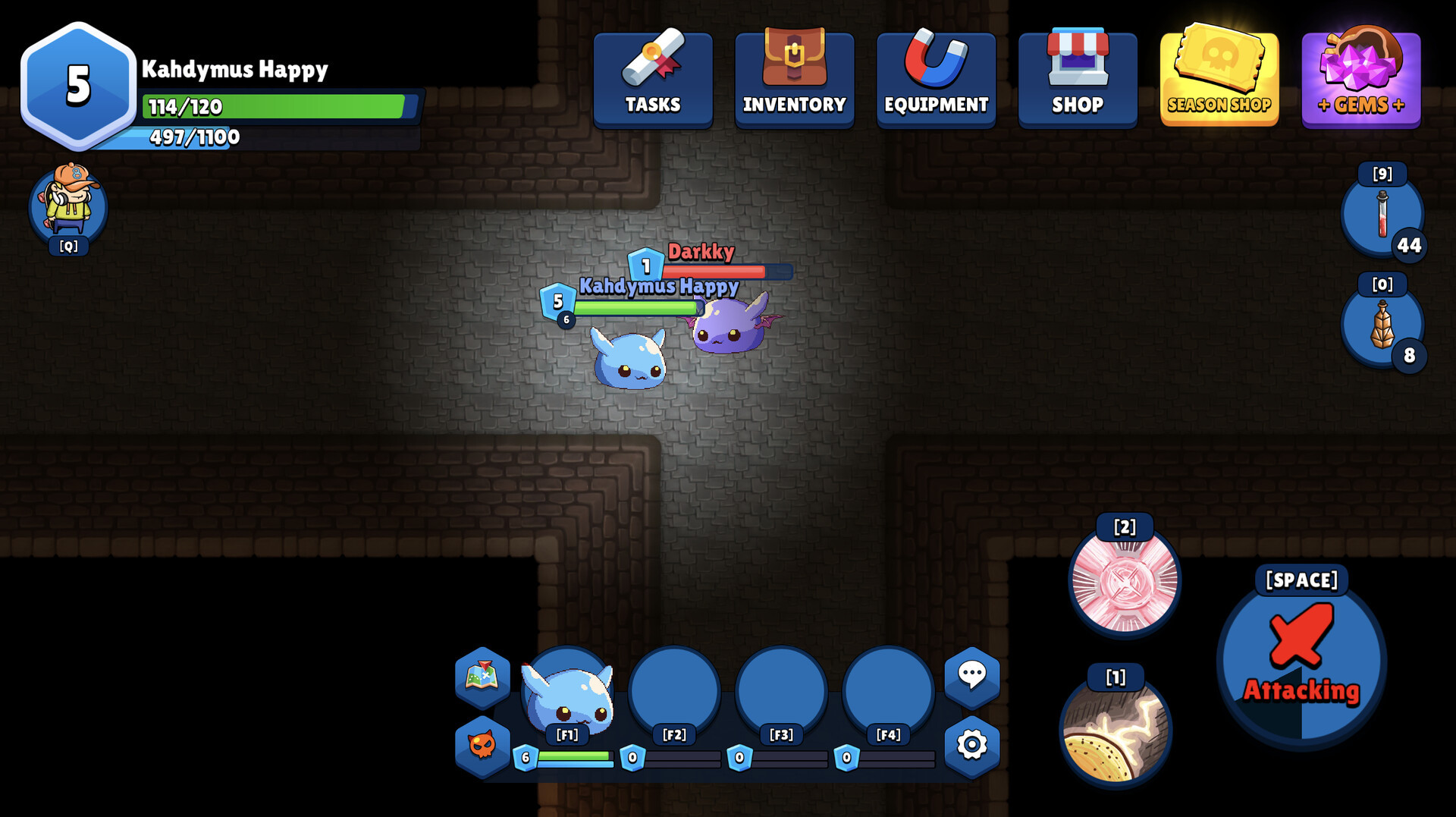Open the orange monster face menu
1456x817 pixels.
coord(482,745)
